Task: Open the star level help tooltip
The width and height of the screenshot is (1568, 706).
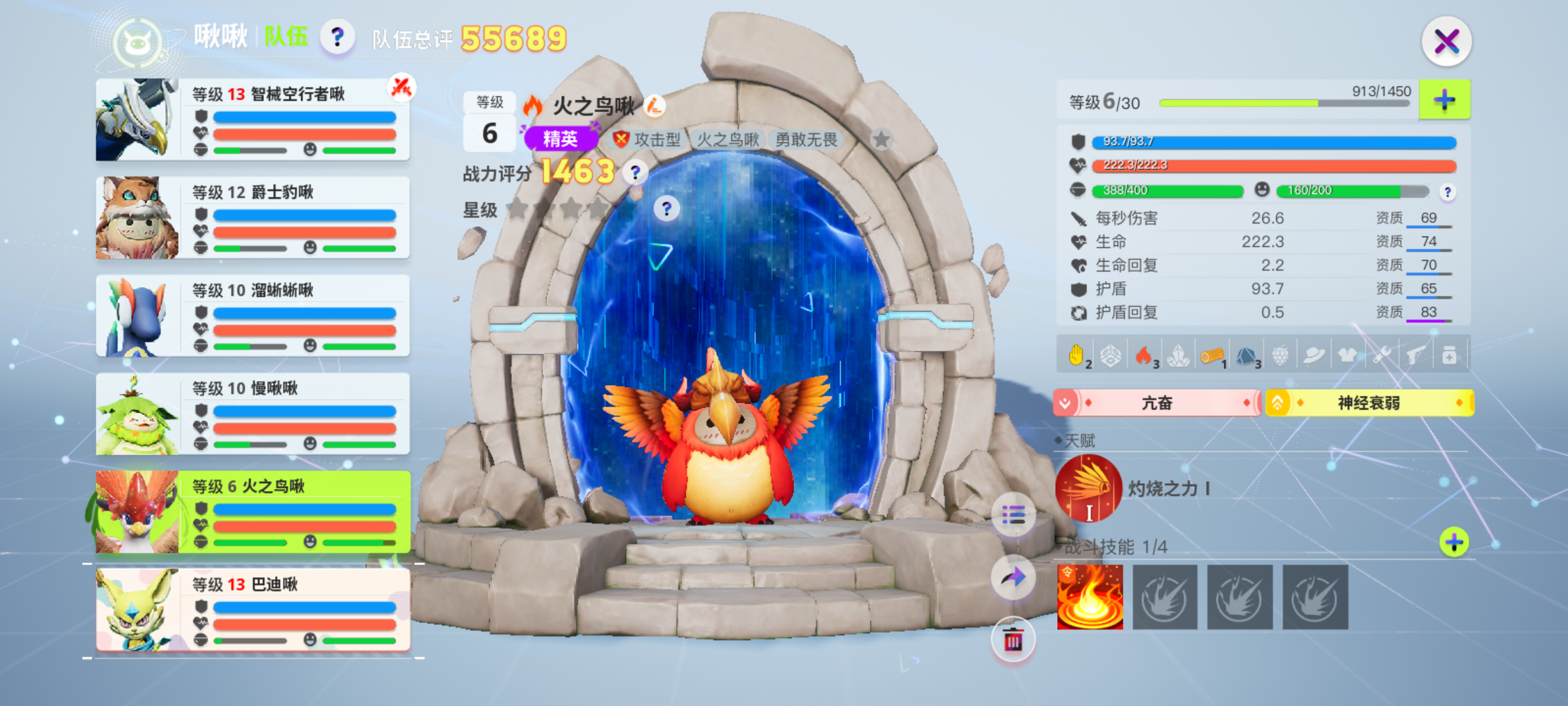Action: (666, 209)
